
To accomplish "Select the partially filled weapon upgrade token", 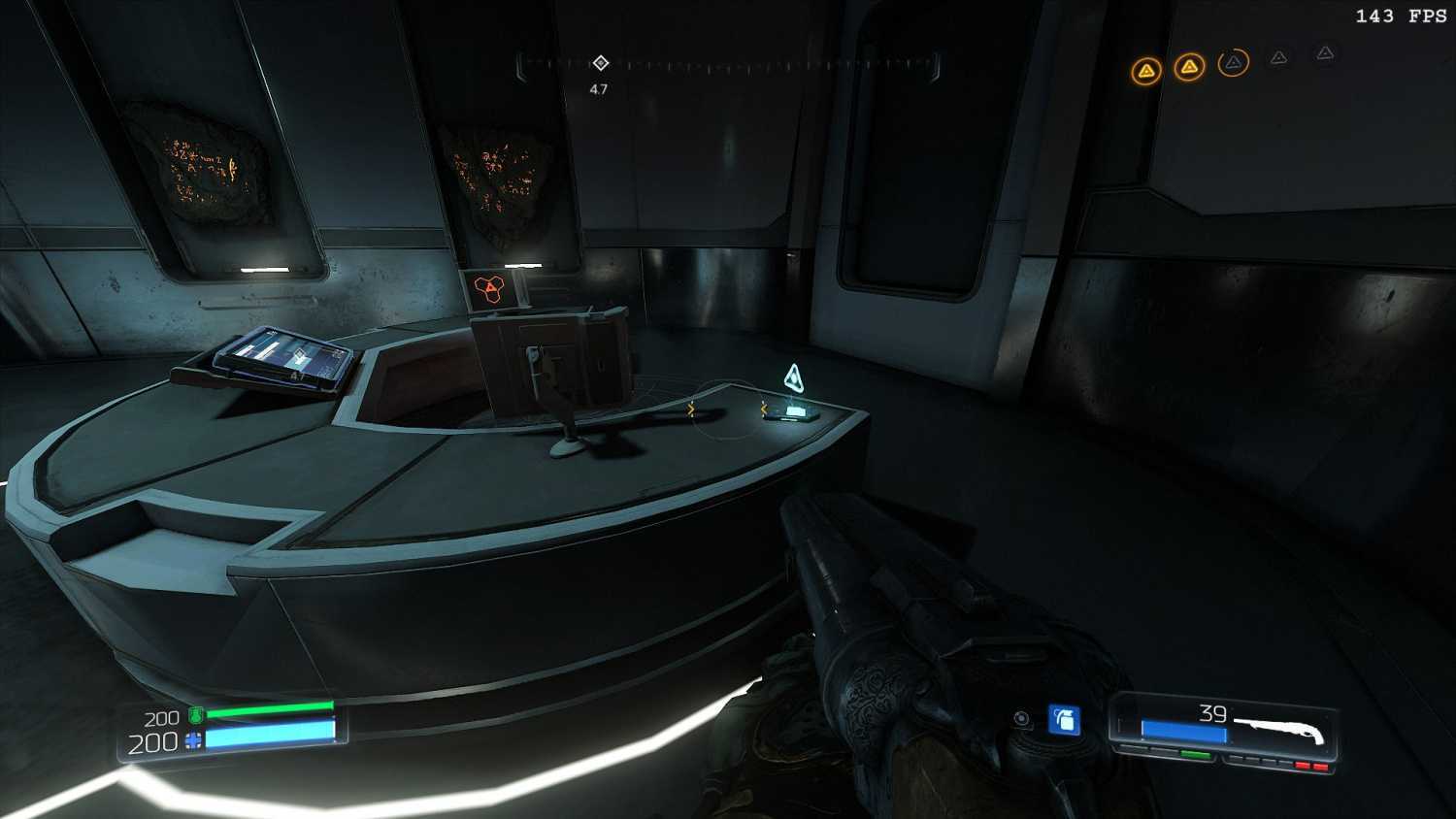I will [1233, 63].
